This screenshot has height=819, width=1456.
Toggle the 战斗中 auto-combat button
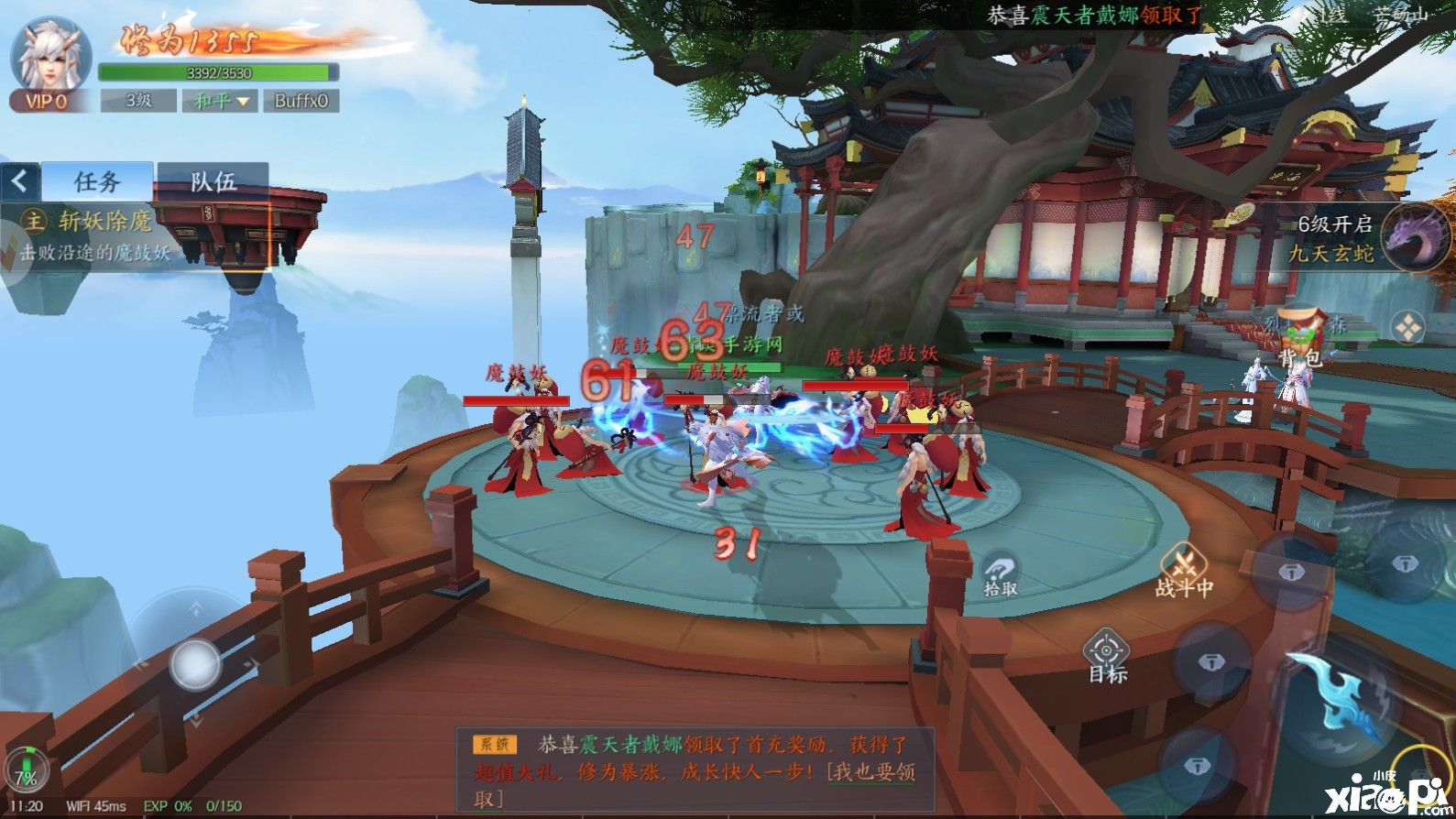(x=1184, y=570)
